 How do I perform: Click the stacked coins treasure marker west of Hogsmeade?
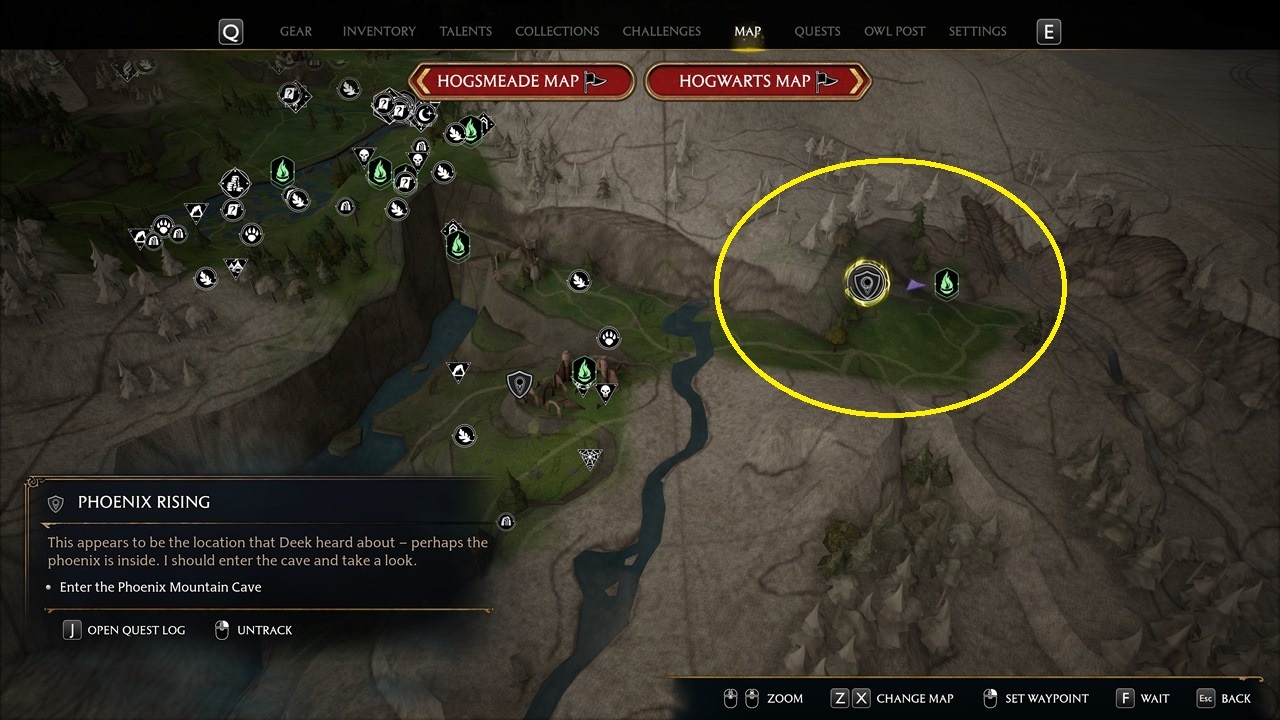coord(235,185)
